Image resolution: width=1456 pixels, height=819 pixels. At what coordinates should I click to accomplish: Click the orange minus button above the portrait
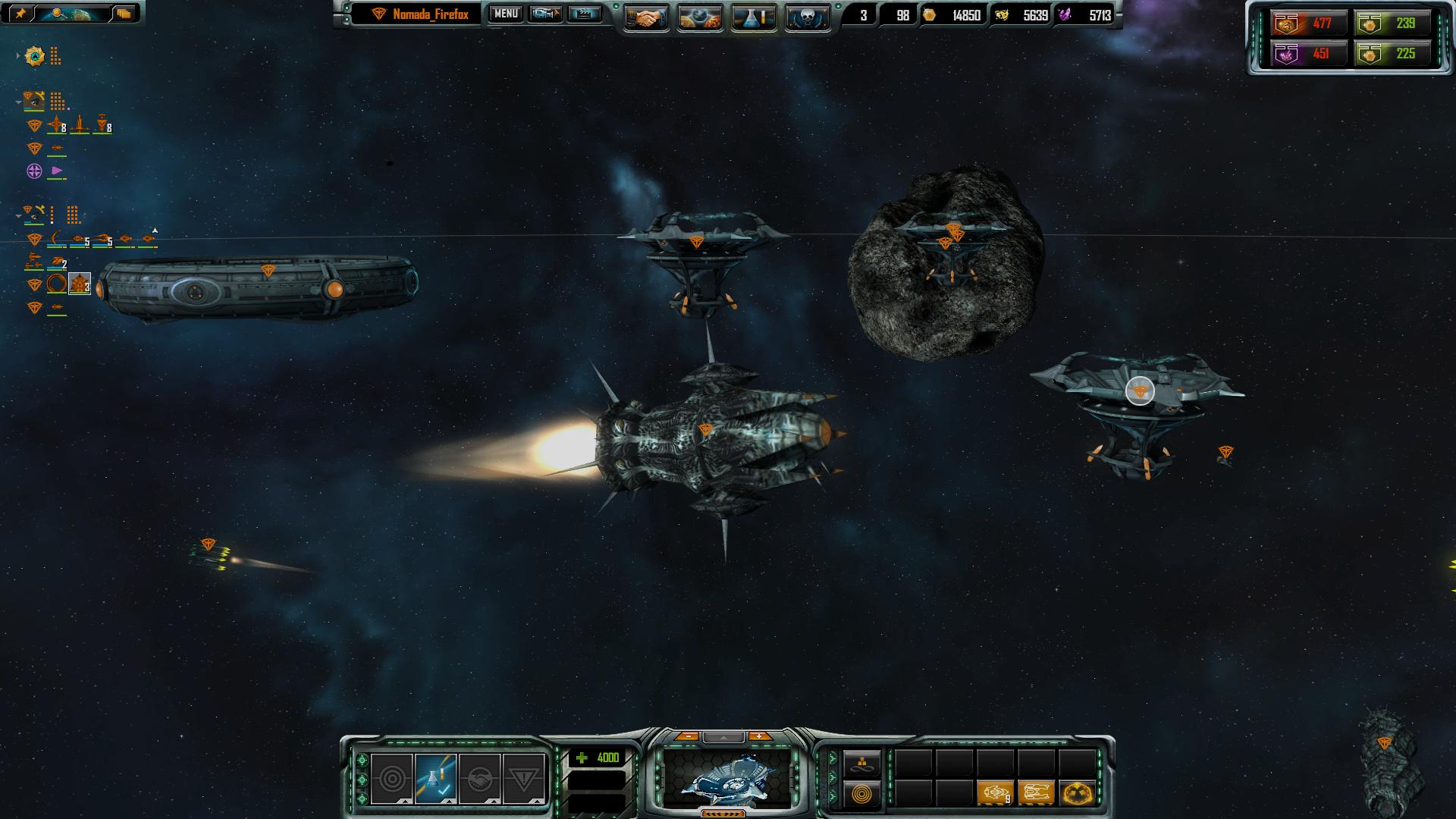pyautogui.click(x=687, y=736)
